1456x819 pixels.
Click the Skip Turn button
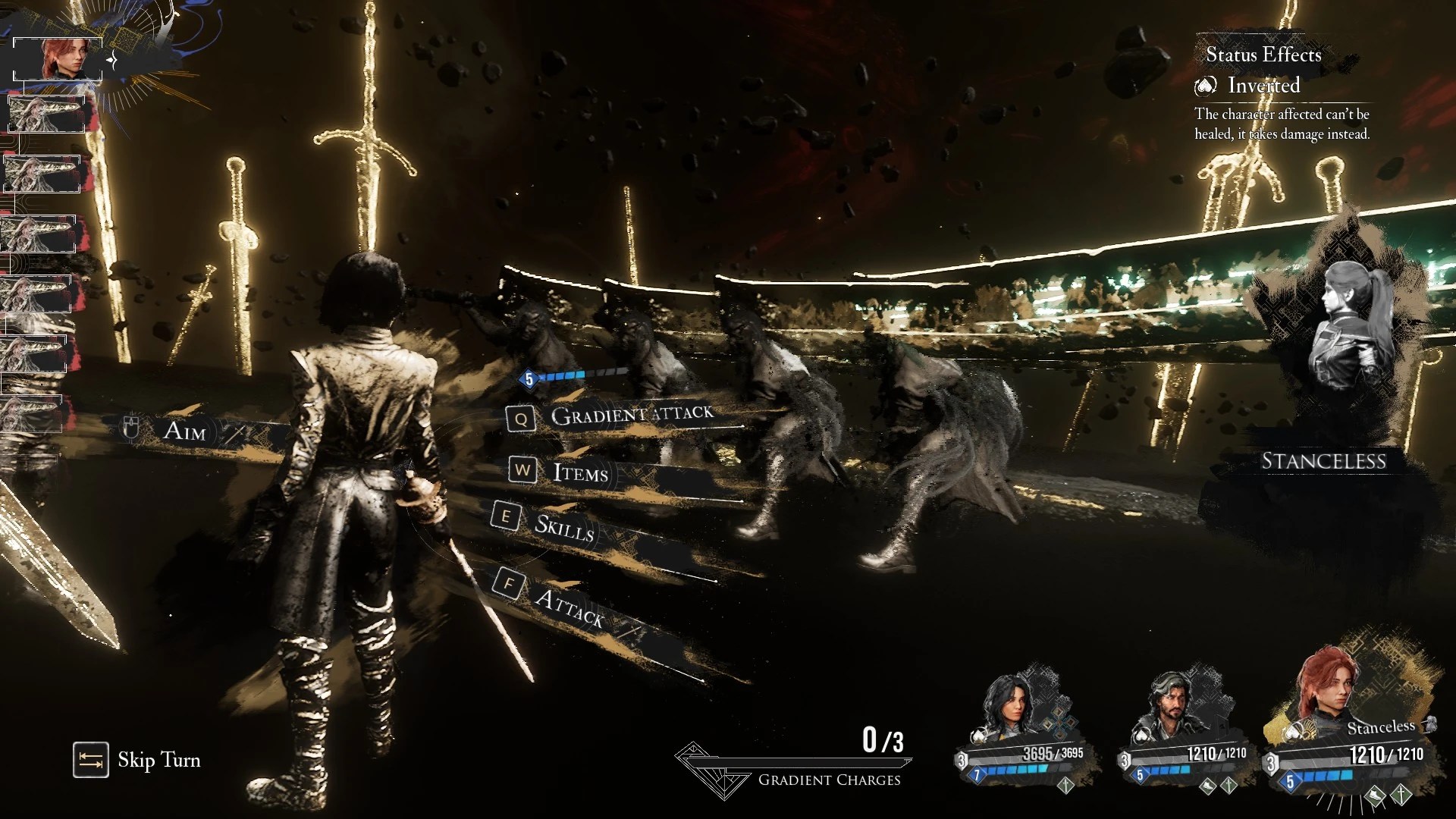coord(137,760)
